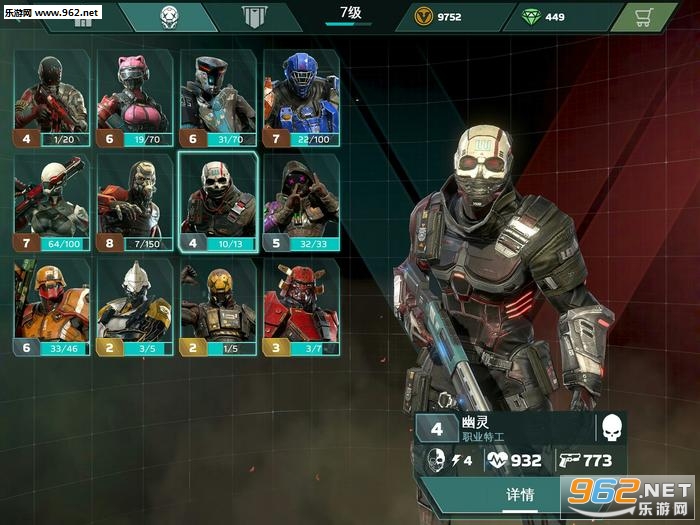
Task: Tap the green gem balance 449
Action: click(x=545, y=17)
